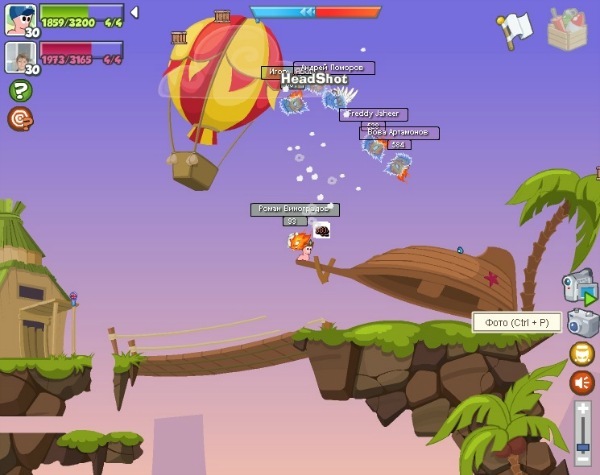Collapse team panel with the white arrow
This screenshot has height=475, width=600.
tap(135, 13)
